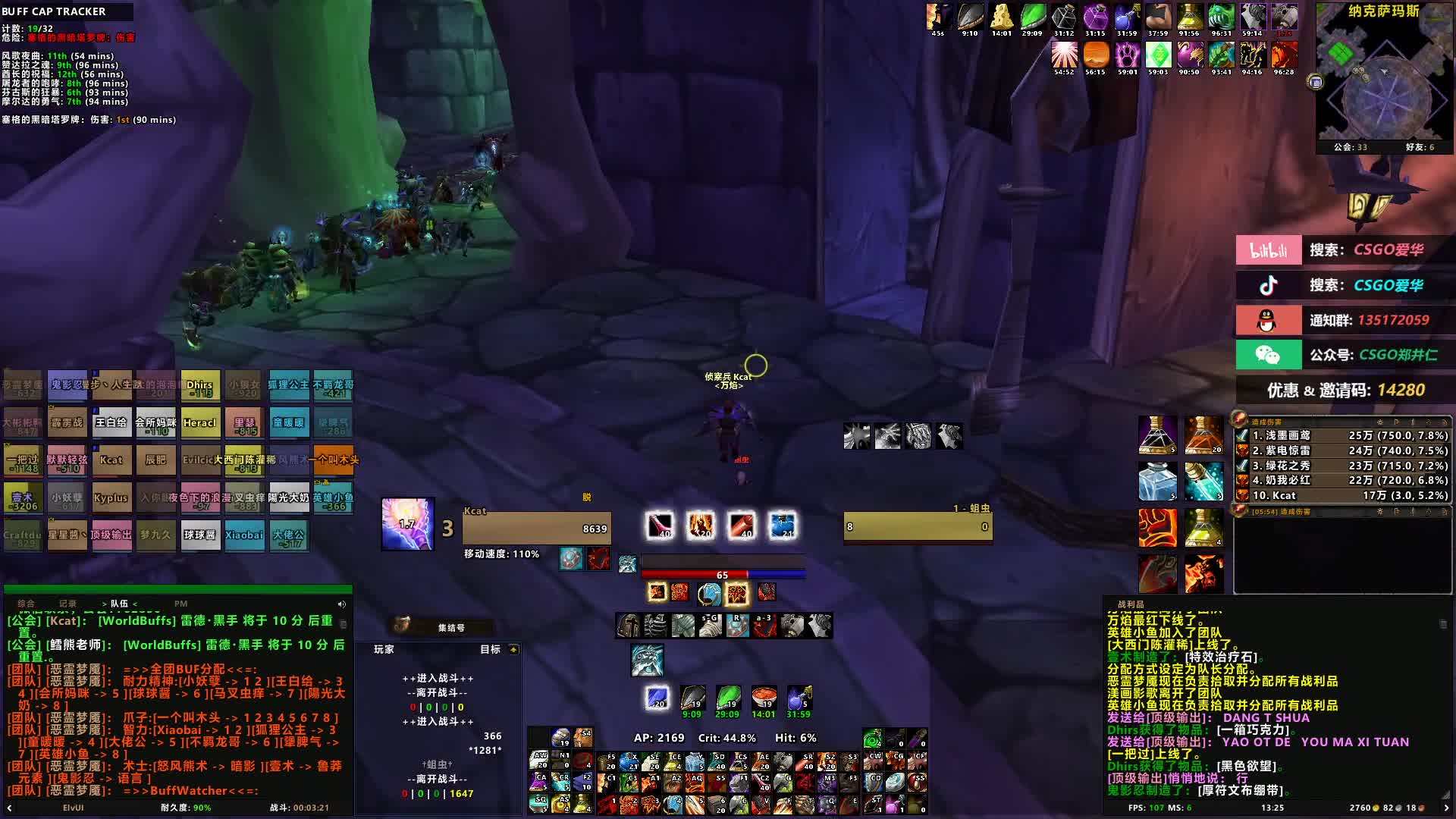This screenshot has width=1456, height=819.
Task: Select the Kyplus raid frame
Action: click(x=111, y=498)
